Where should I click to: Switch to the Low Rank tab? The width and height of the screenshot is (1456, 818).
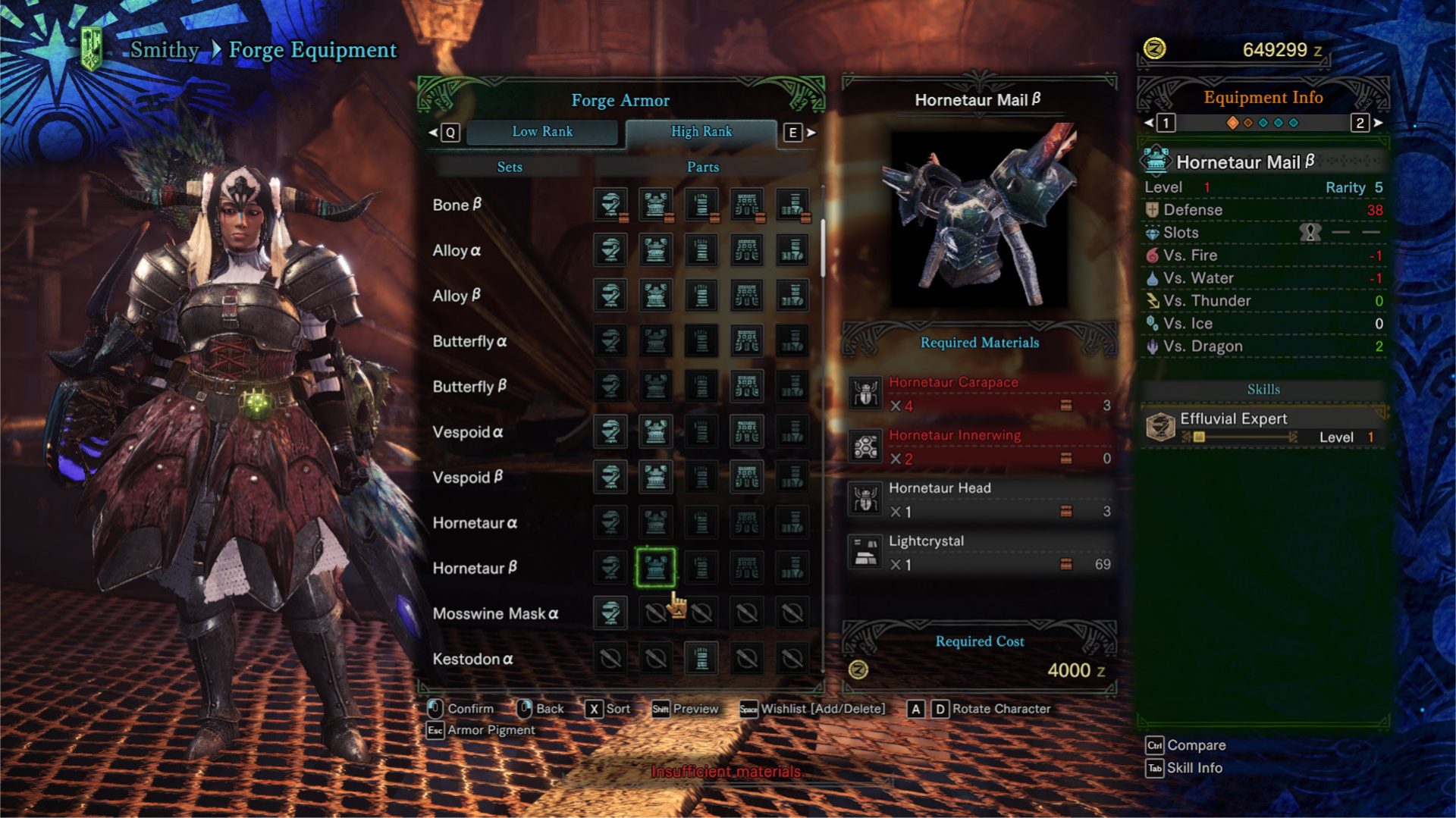[x=542, y=131]
